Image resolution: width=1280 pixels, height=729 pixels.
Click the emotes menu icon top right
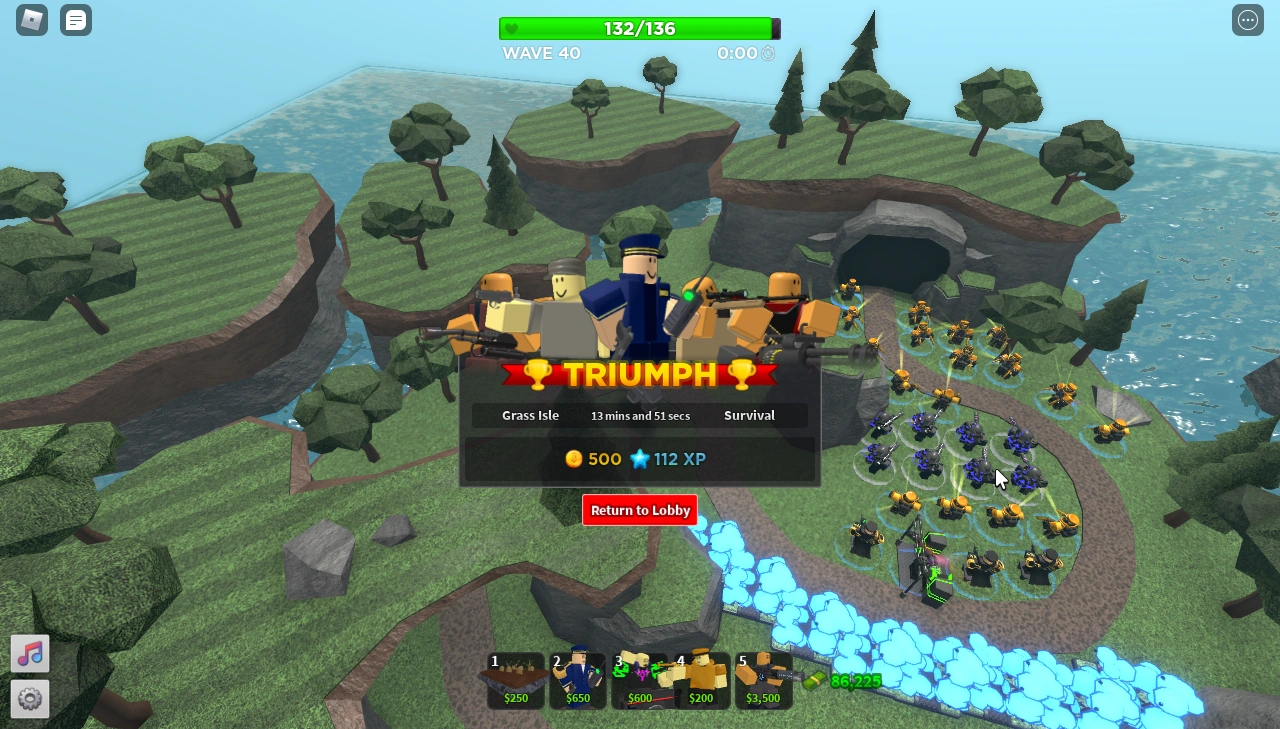1247,20
